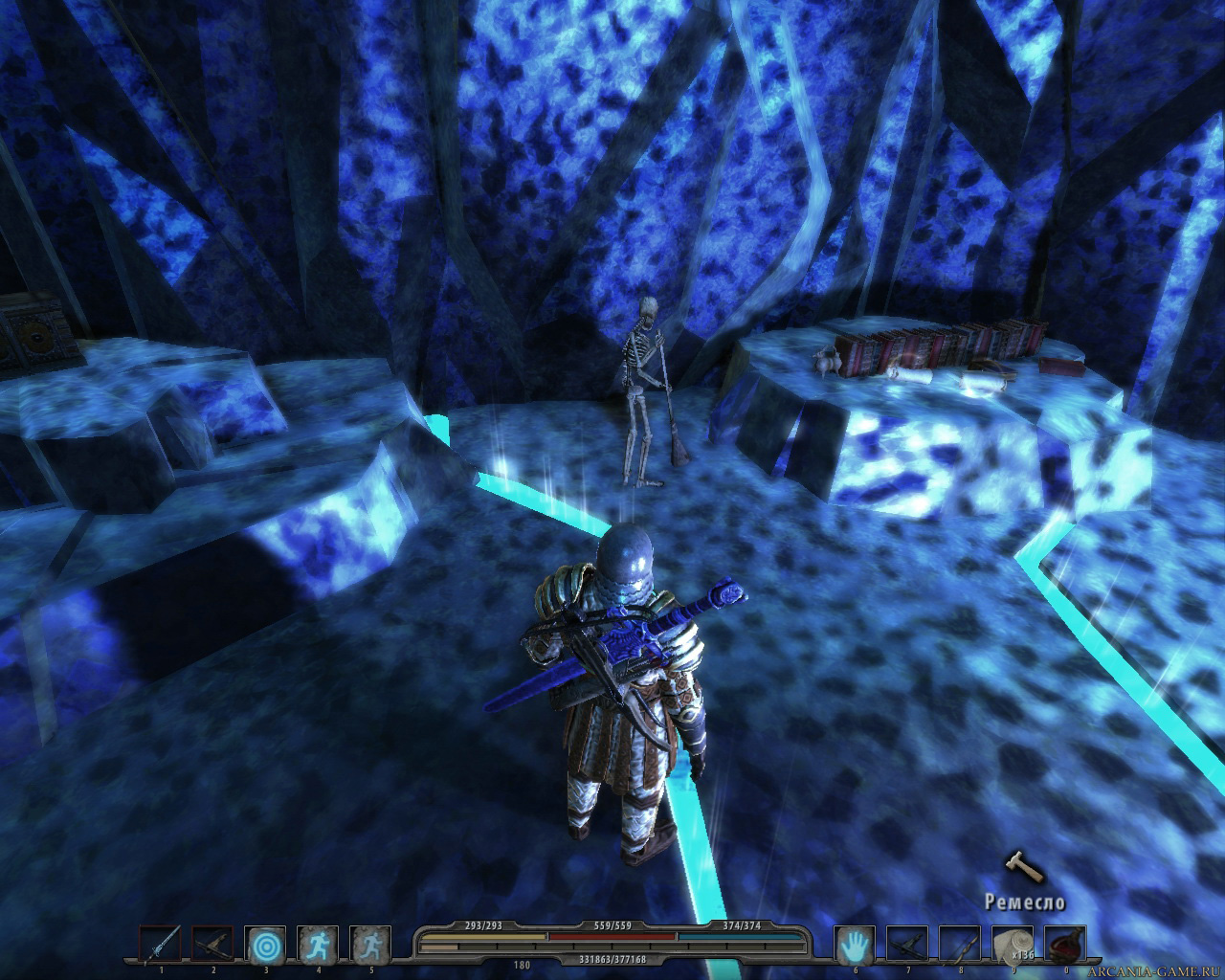Equip the crossbow in hotbar slot 2
The image size is (1225, 980).
[212, 945]
